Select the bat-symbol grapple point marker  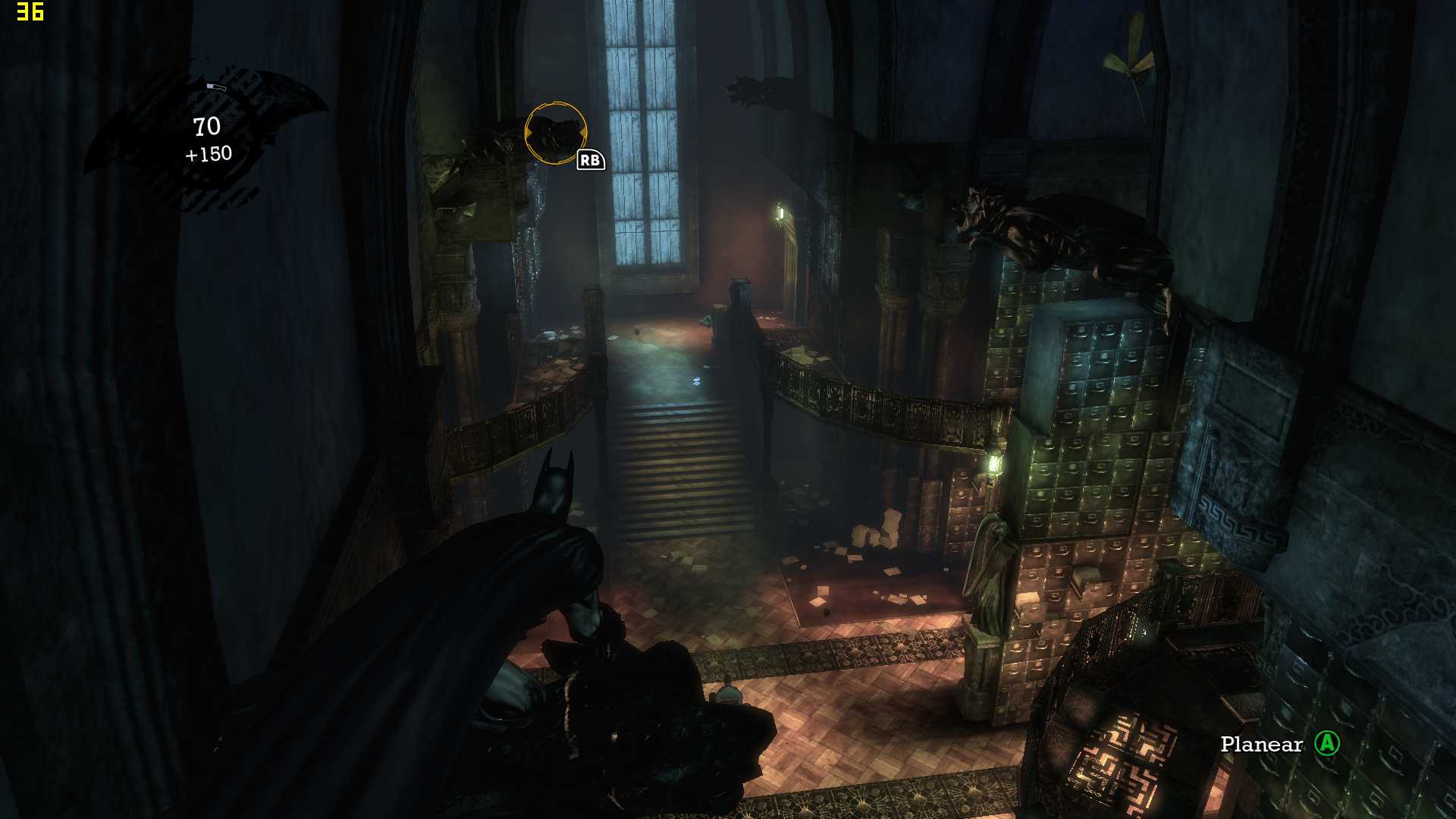click(x=556, y=133)
